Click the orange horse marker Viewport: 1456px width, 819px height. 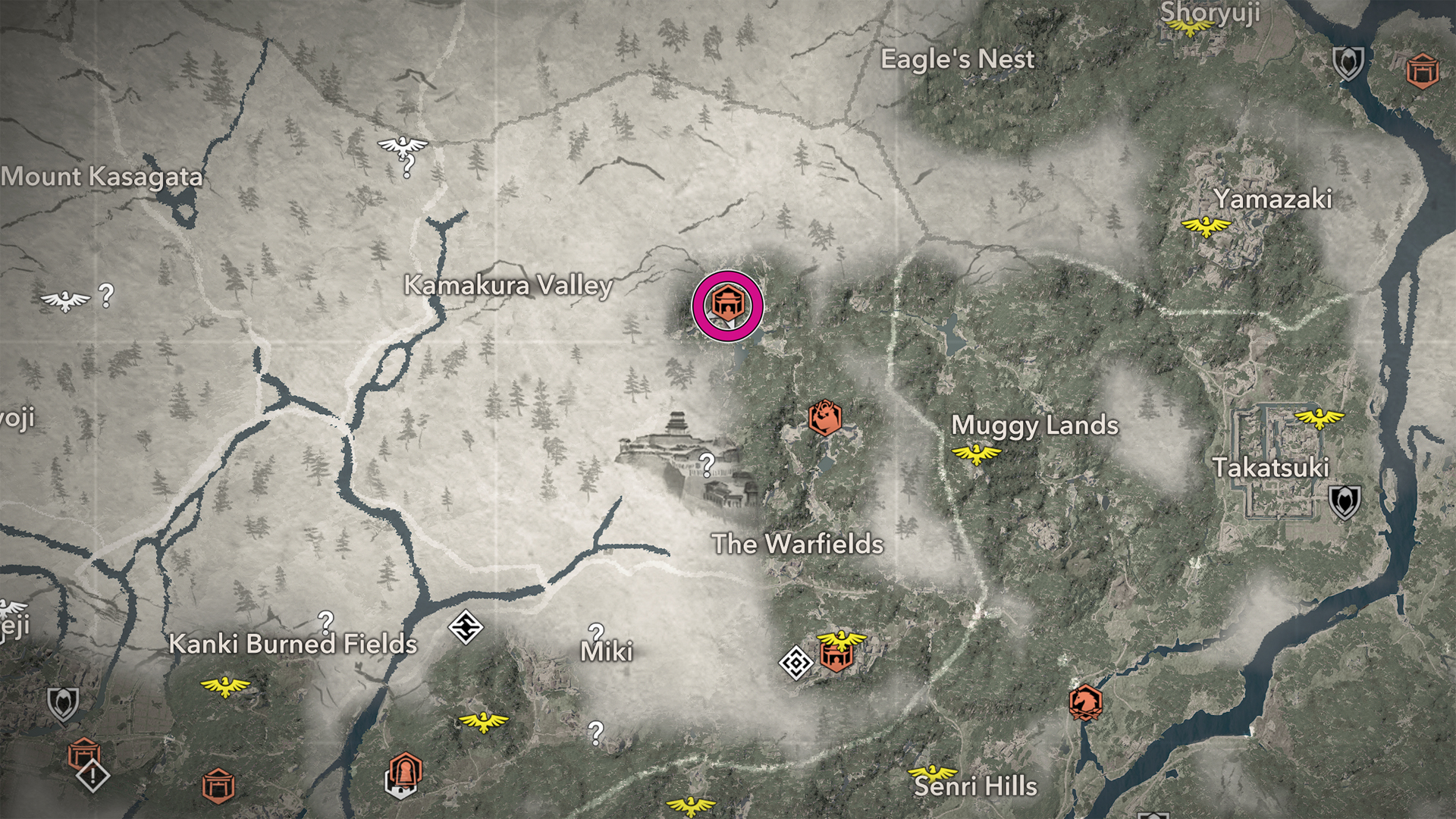(1085, 701)
